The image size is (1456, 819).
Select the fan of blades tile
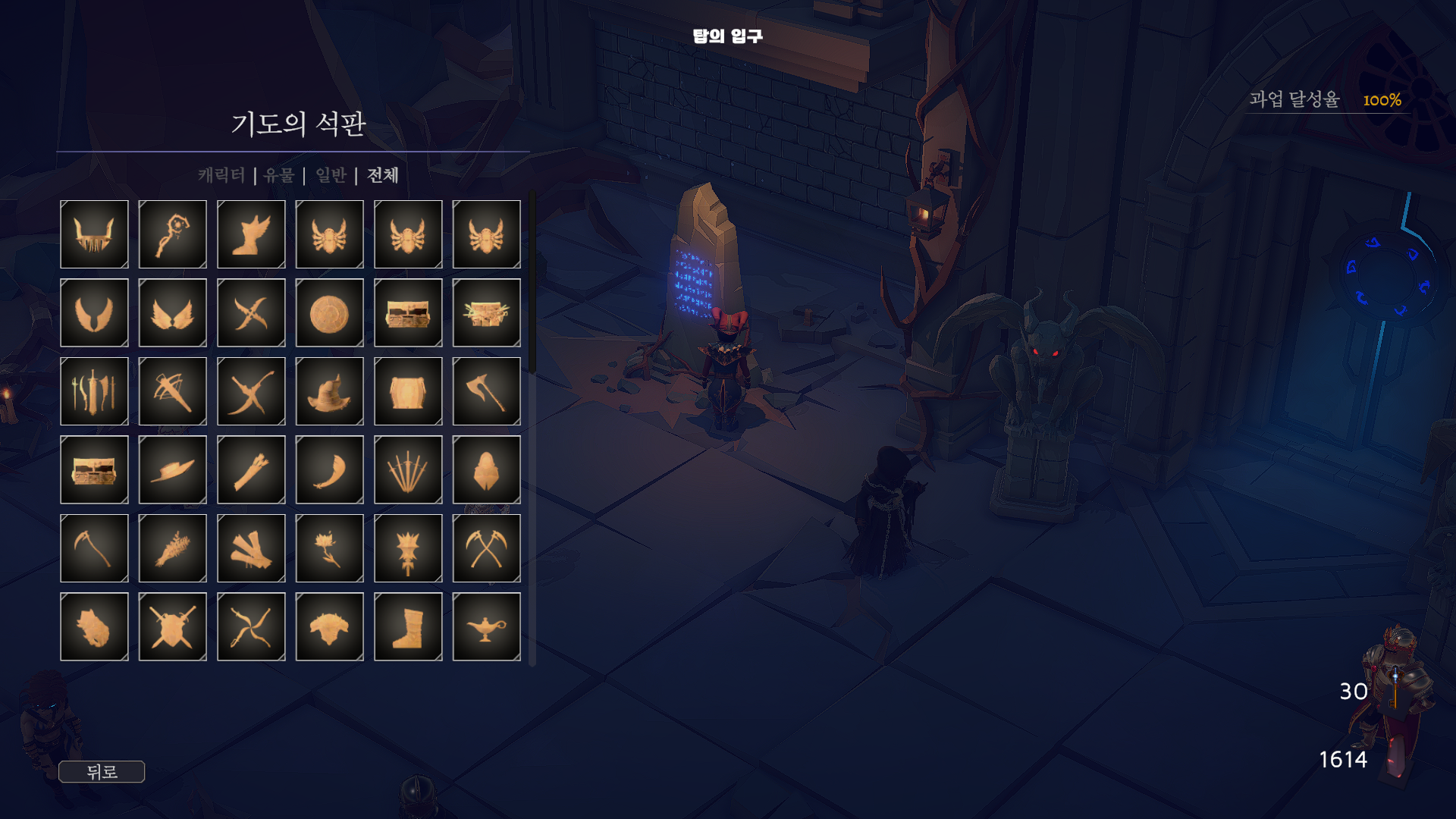pyautogui.click(x=408, y=469)
